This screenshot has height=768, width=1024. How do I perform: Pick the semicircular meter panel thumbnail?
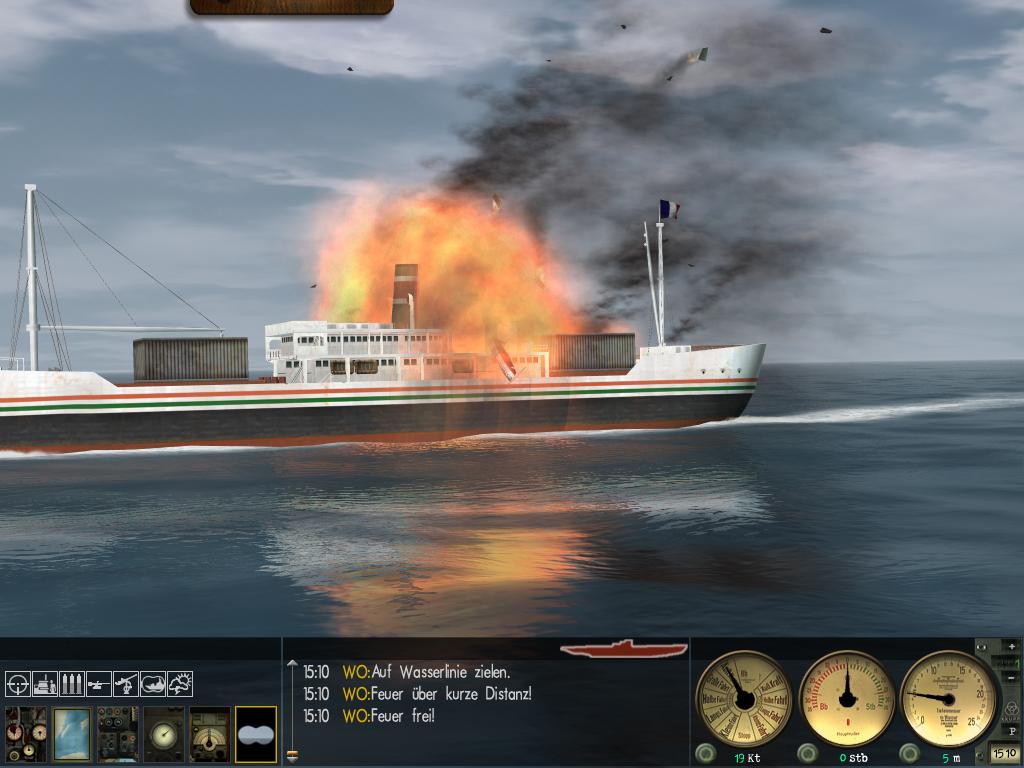click(210, 734)
